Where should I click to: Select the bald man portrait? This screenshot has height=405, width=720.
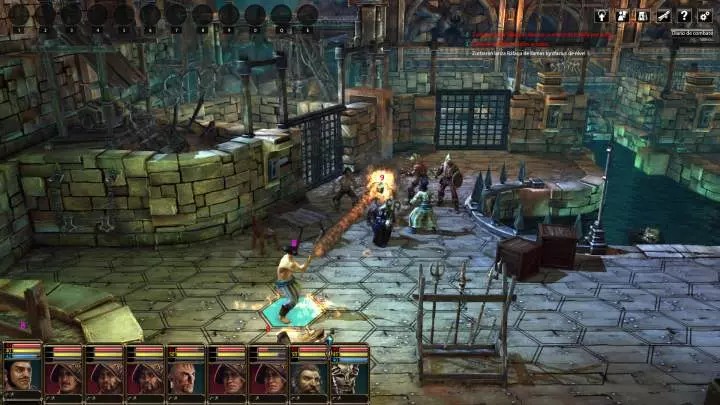coord(185,376)
